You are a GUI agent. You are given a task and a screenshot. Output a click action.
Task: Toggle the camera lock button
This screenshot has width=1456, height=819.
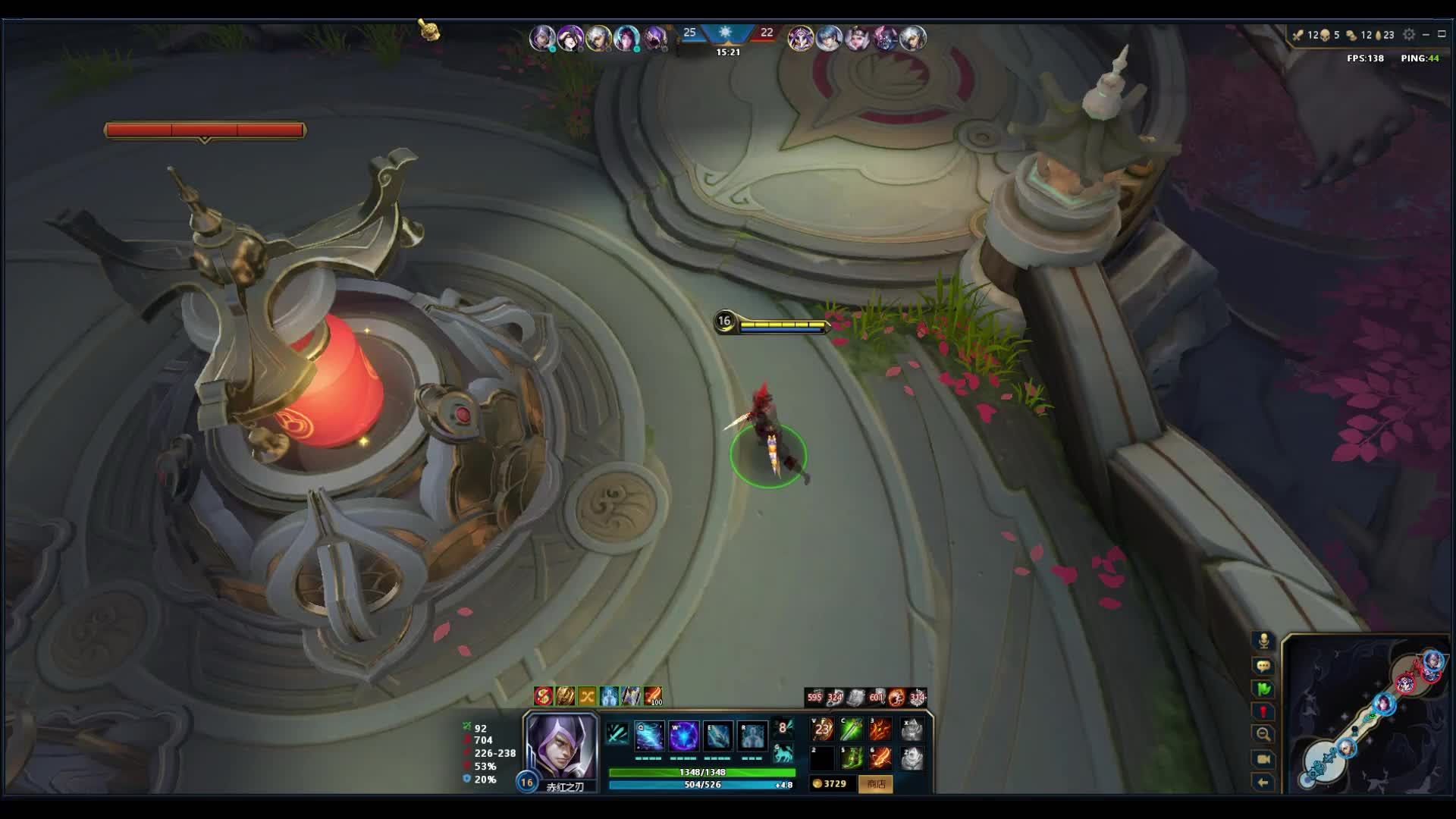(1263, 759)
